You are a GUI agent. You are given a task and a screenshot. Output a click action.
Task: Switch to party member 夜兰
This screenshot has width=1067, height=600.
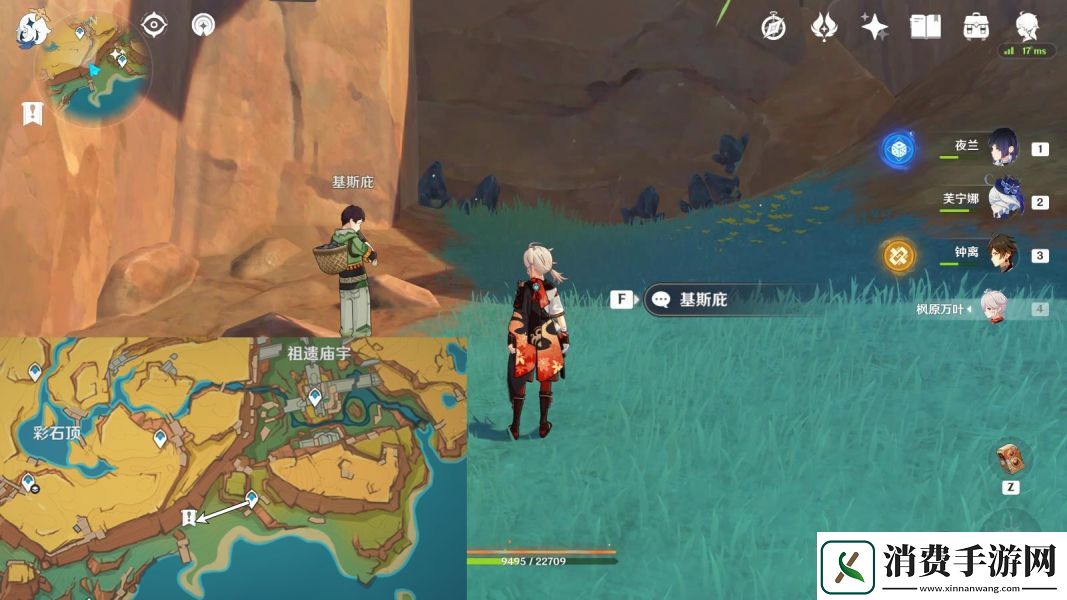pyautogui.click(x=1003, y=149)
